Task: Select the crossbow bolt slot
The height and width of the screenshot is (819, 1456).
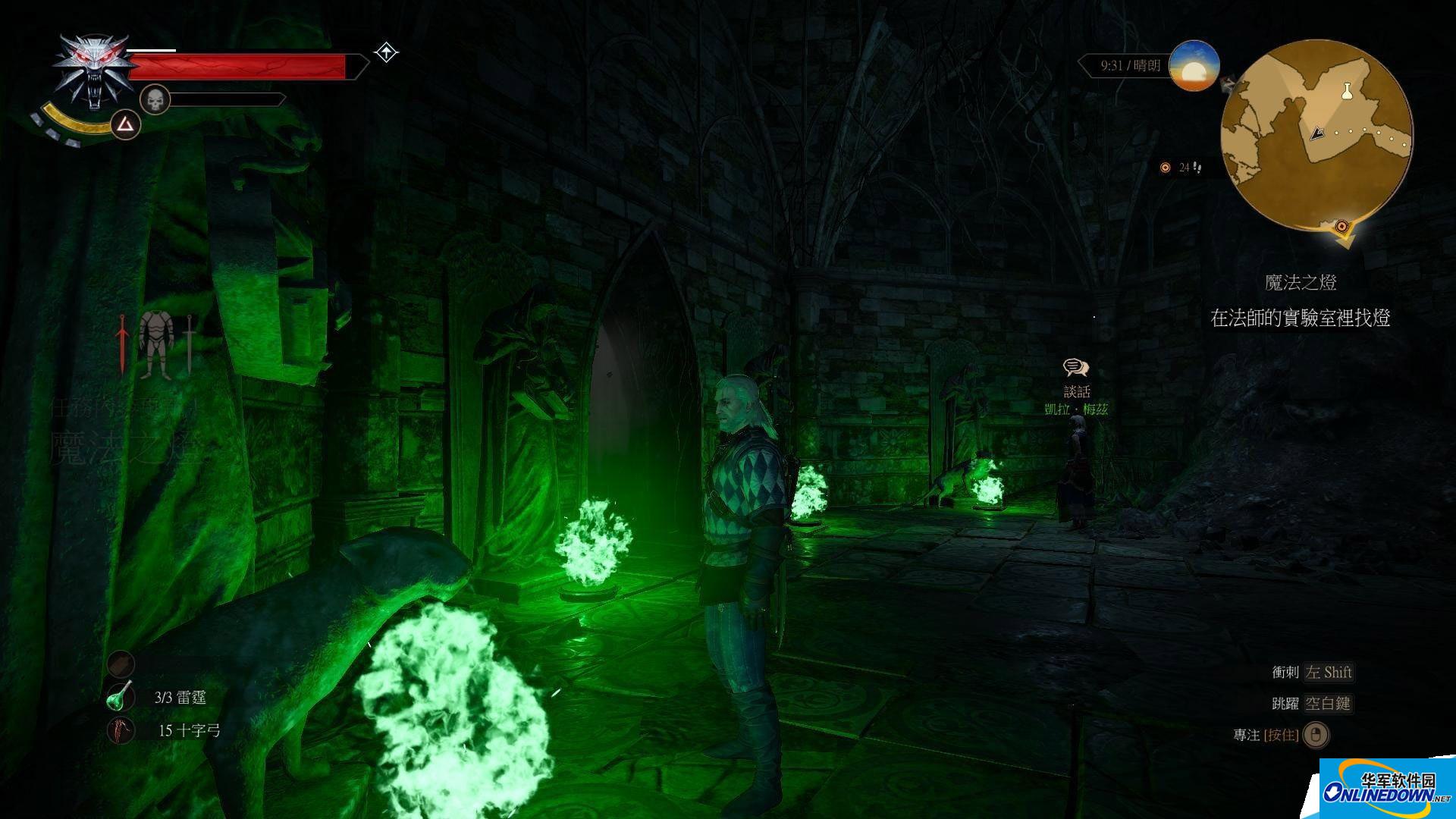Action: [x=121, y=730]
